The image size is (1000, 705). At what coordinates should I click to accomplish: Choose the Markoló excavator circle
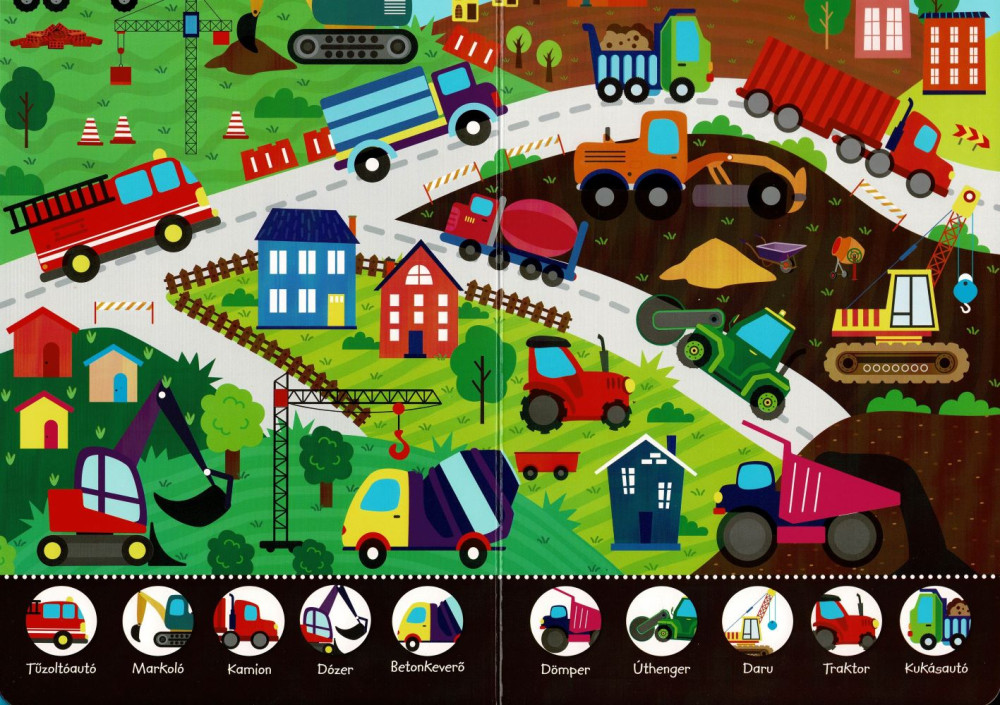tap(158, 620)
